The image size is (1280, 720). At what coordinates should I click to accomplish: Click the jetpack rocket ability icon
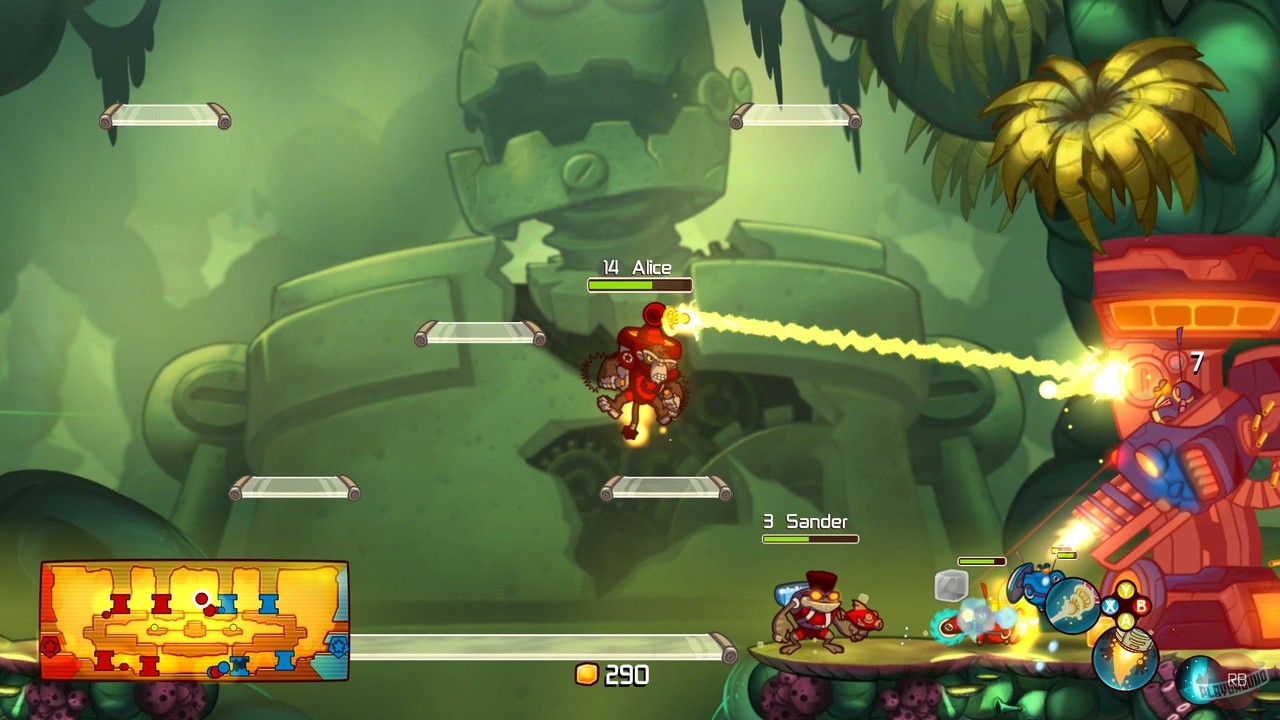1125,660
